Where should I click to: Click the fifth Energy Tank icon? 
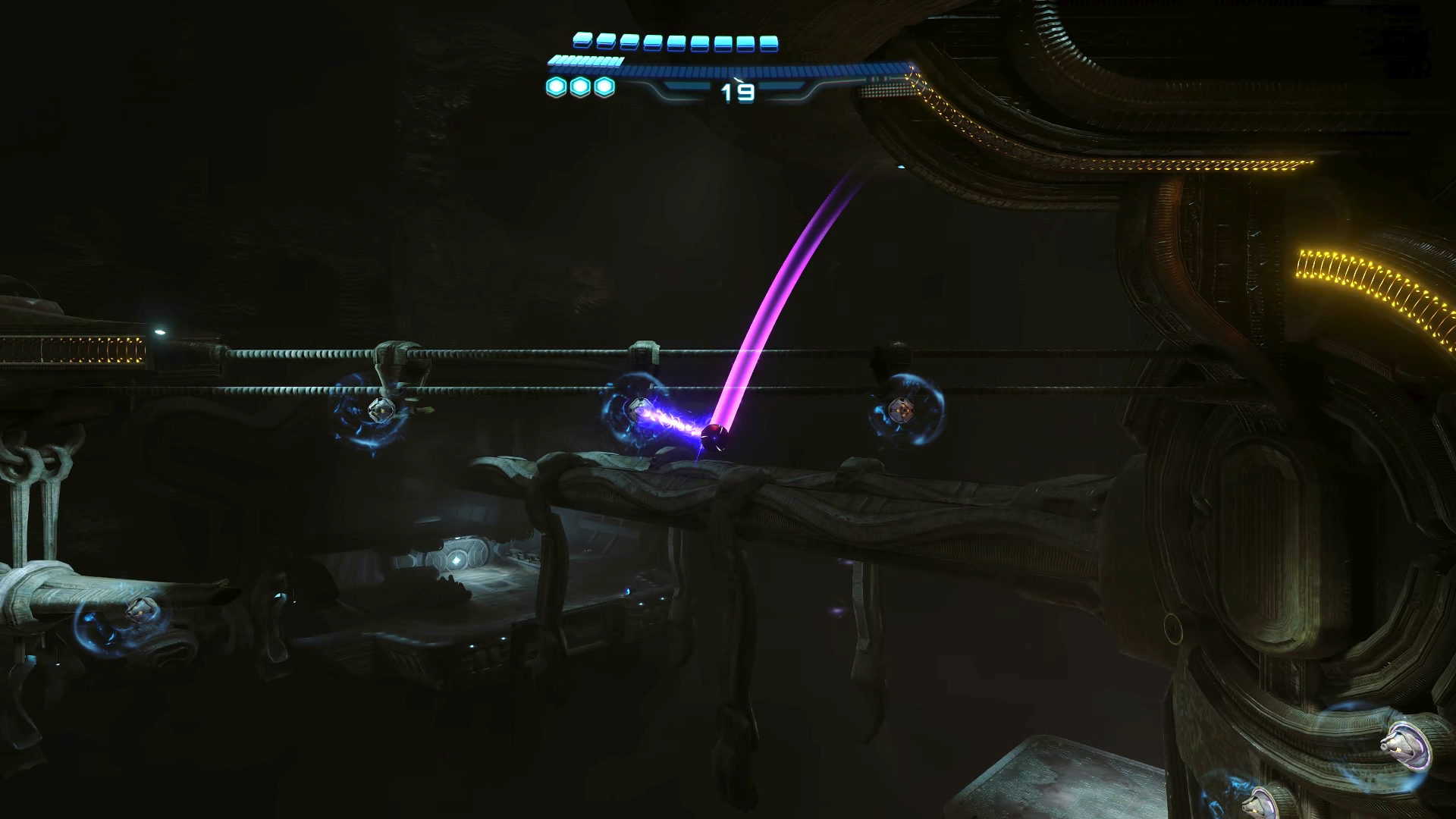point(675,43)
